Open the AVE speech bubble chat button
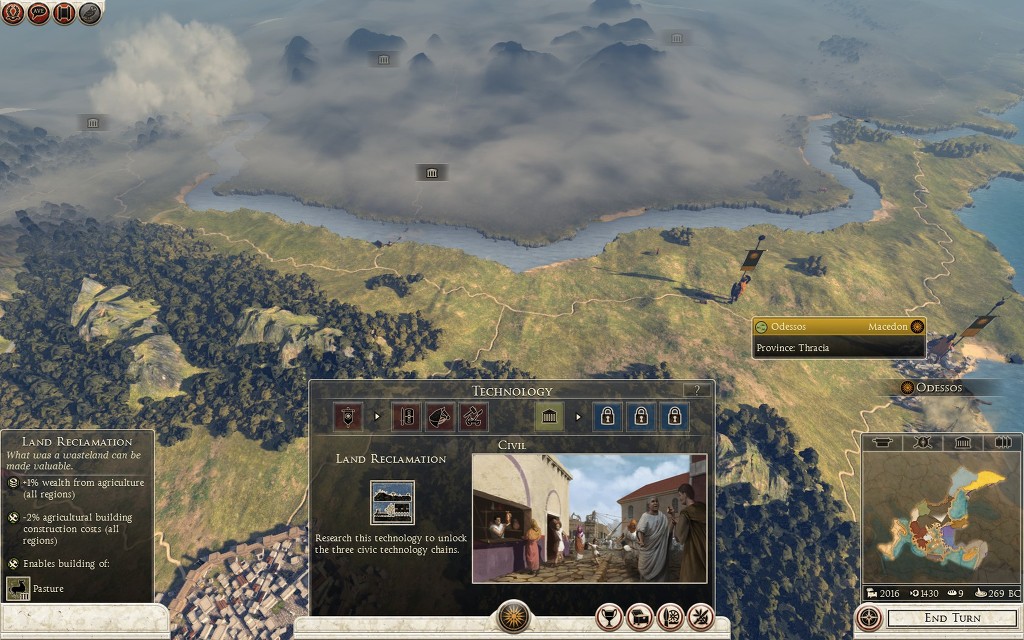This screenshot has width=1024, height=640. coord(39,13)
